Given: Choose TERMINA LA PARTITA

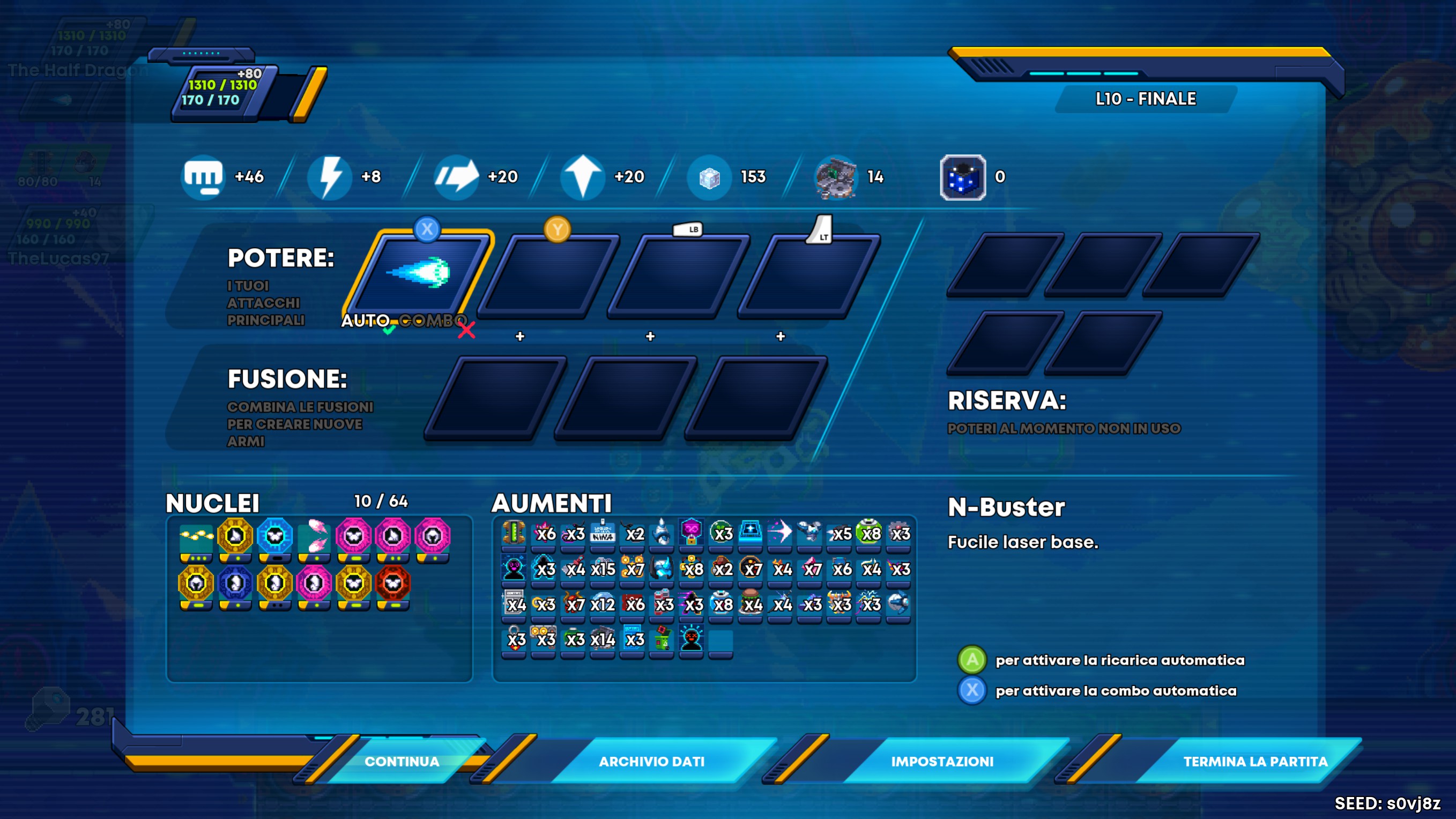Looking at the screenshot, I should coord(1256,761).
